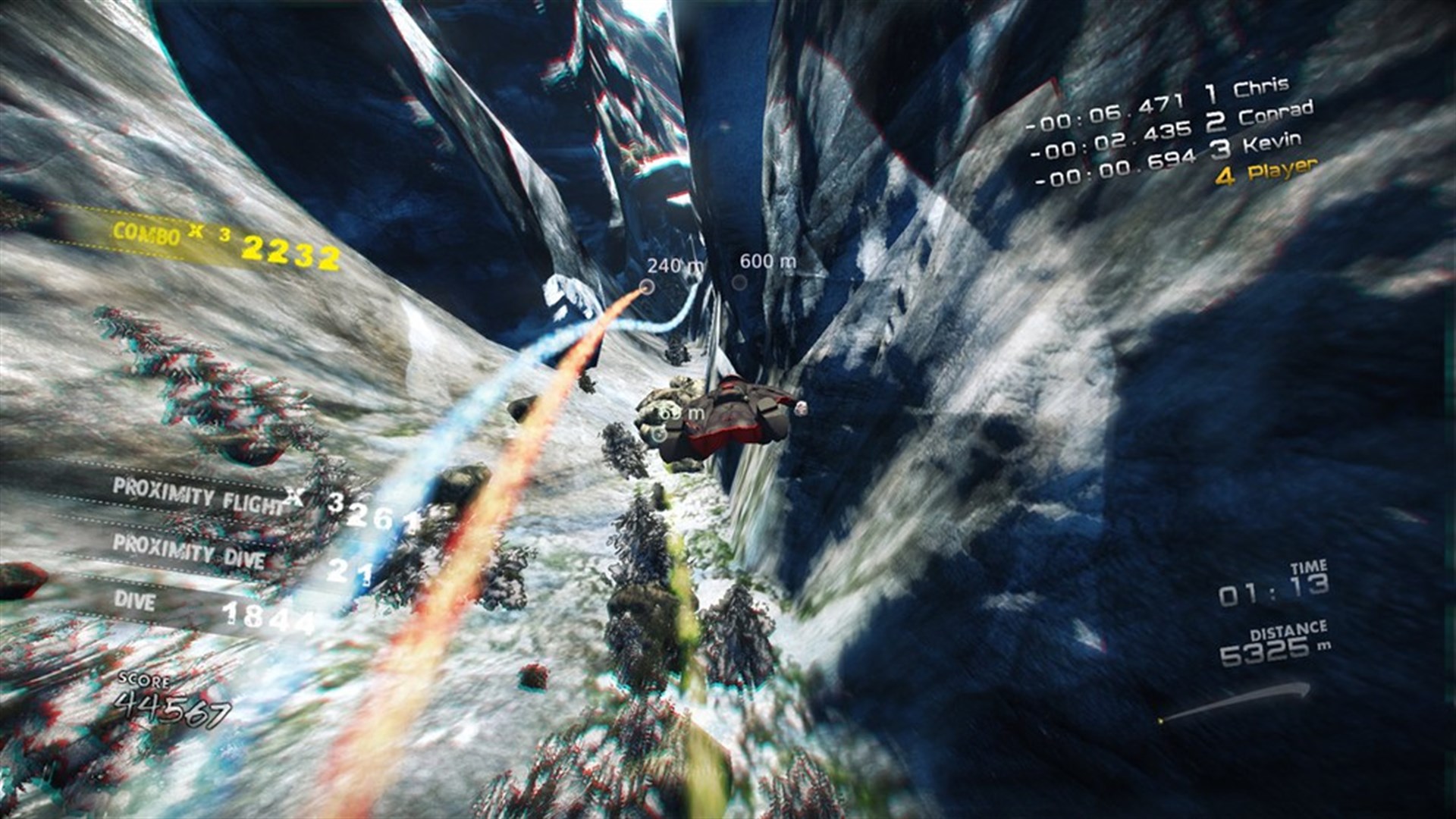1456x819 pixels.
Task: Click the 600 m checkpoint ring marker
Action: tap(739, 282)
